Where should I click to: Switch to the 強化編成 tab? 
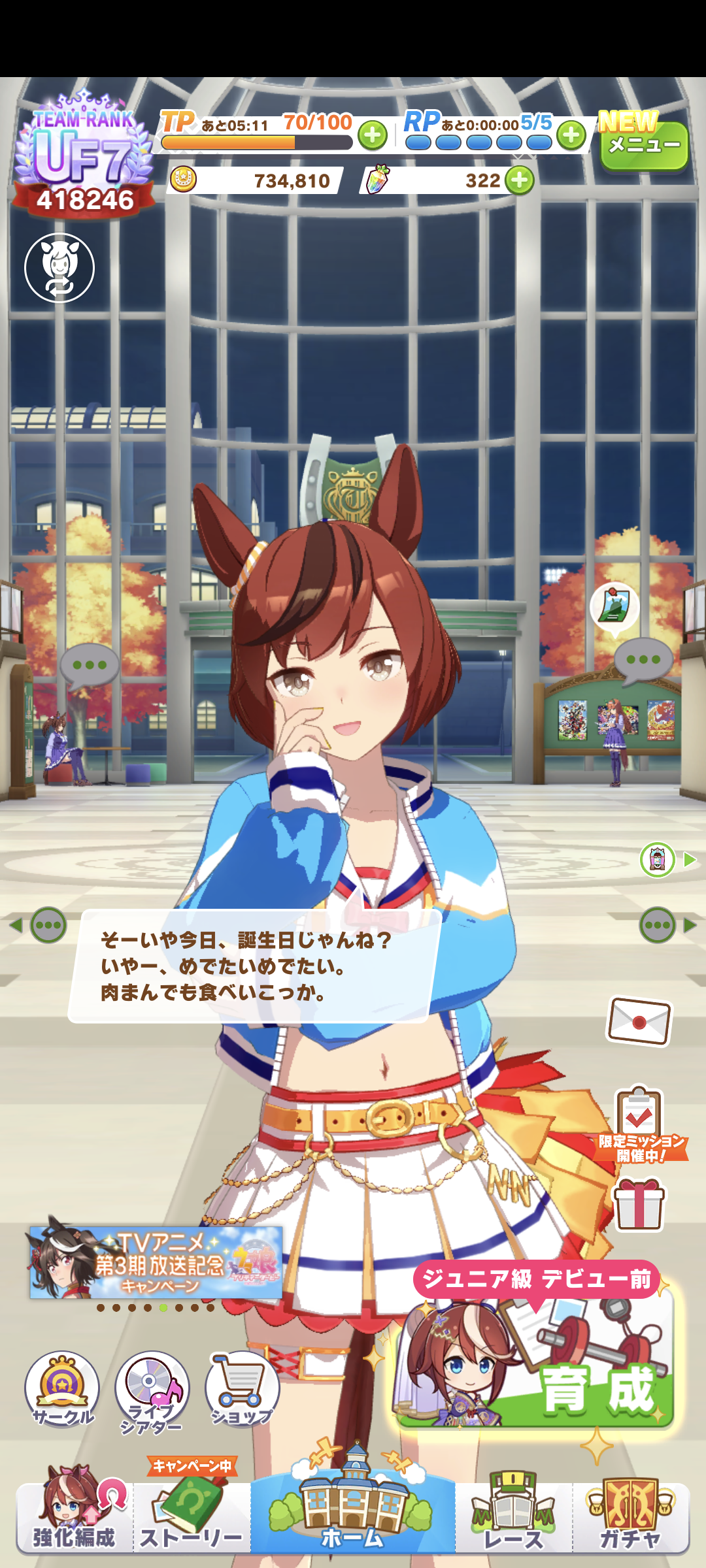pos(75,1514)
